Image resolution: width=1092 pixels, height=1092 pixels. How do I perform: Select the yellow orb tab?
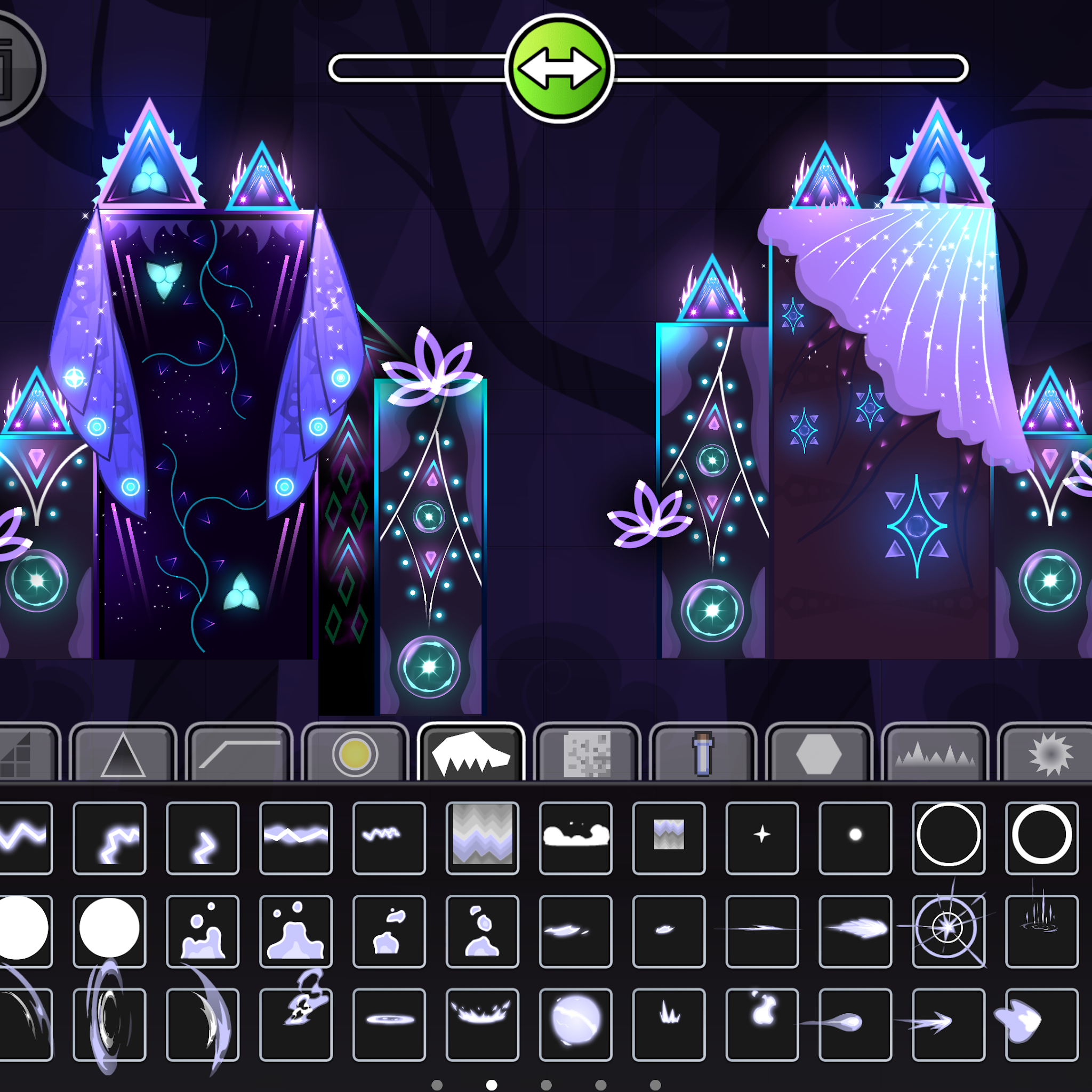(355, 754)
